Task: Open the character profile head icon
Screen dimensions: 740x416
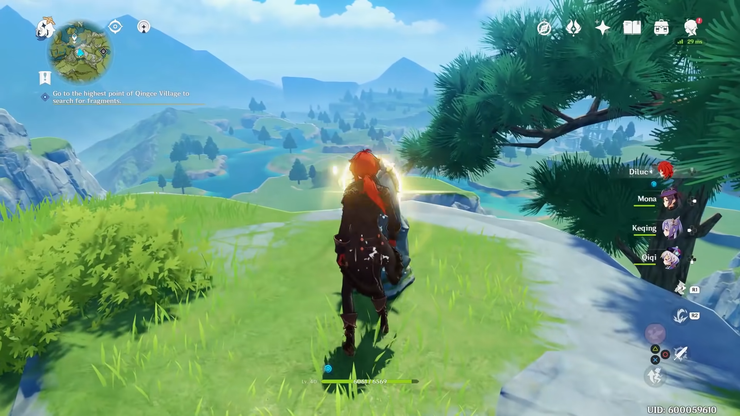Action: (691, 27)
